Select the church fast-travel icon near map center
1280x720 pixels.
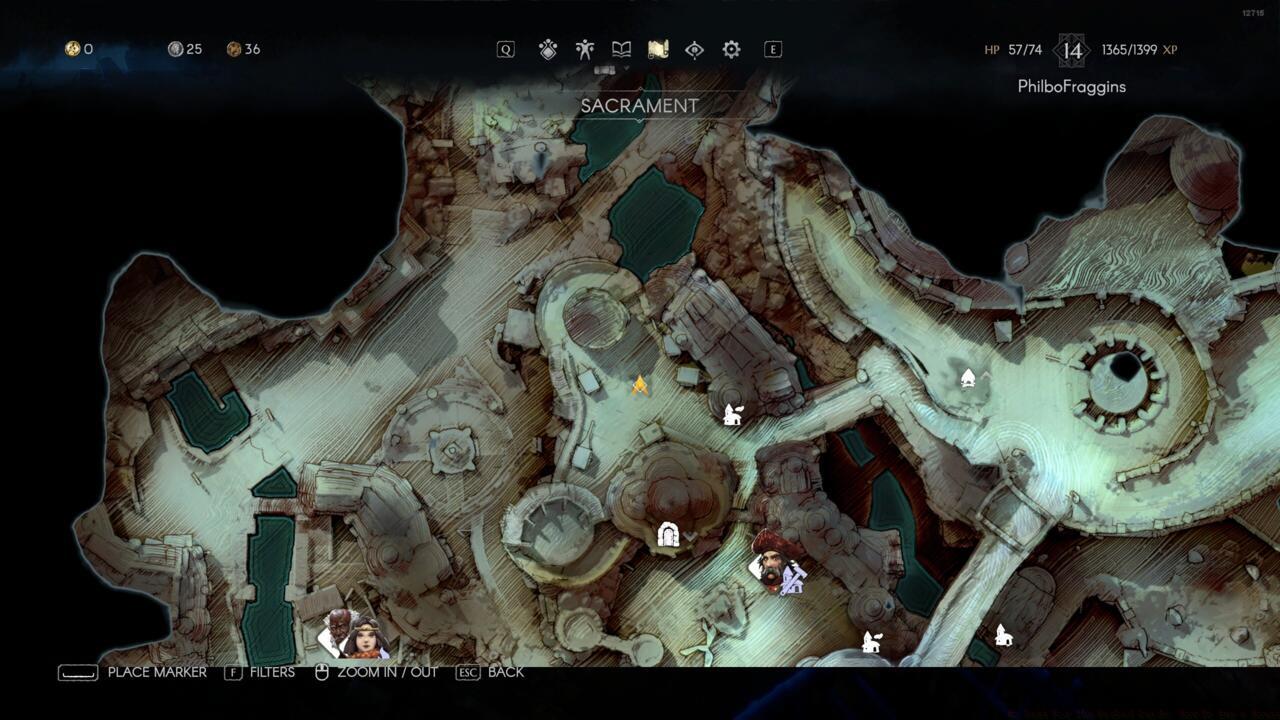731,413
